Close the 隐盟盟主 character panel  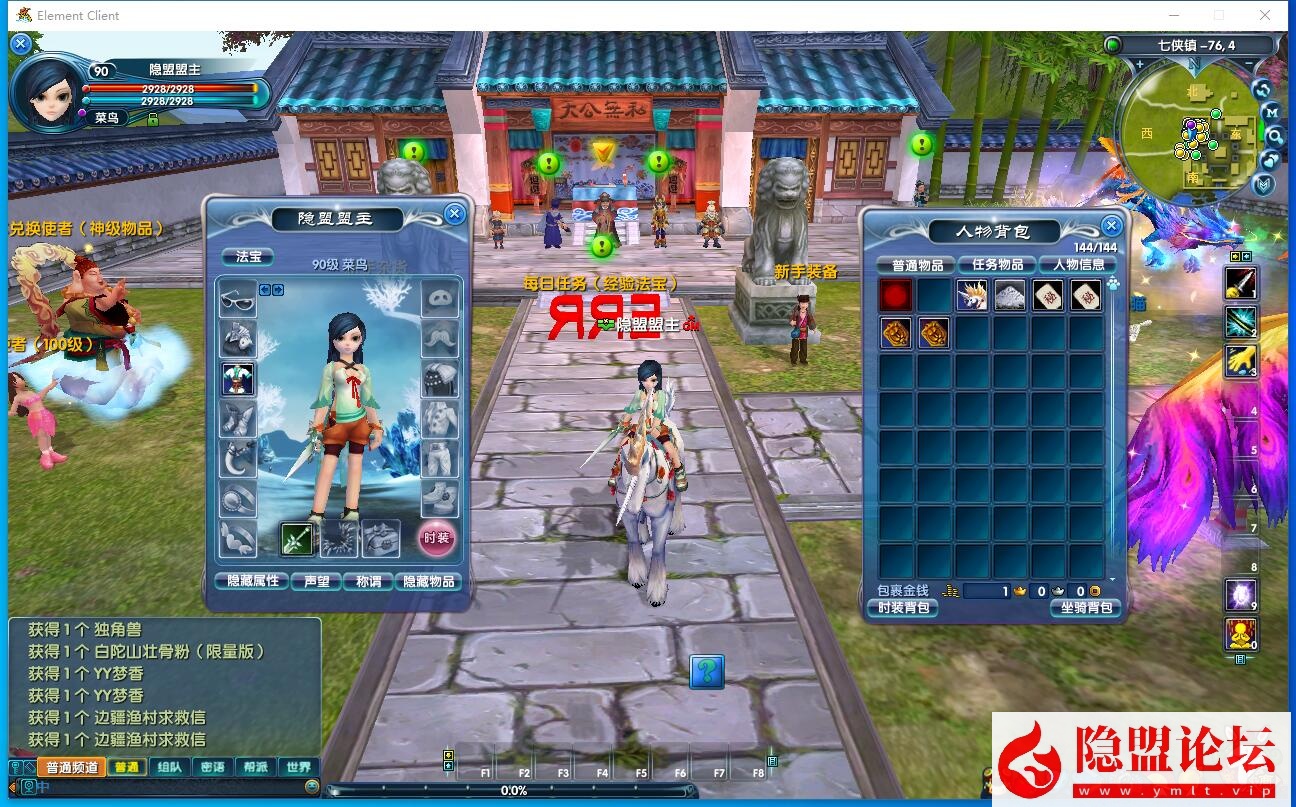pyautogui.click(x=454, y=213)
